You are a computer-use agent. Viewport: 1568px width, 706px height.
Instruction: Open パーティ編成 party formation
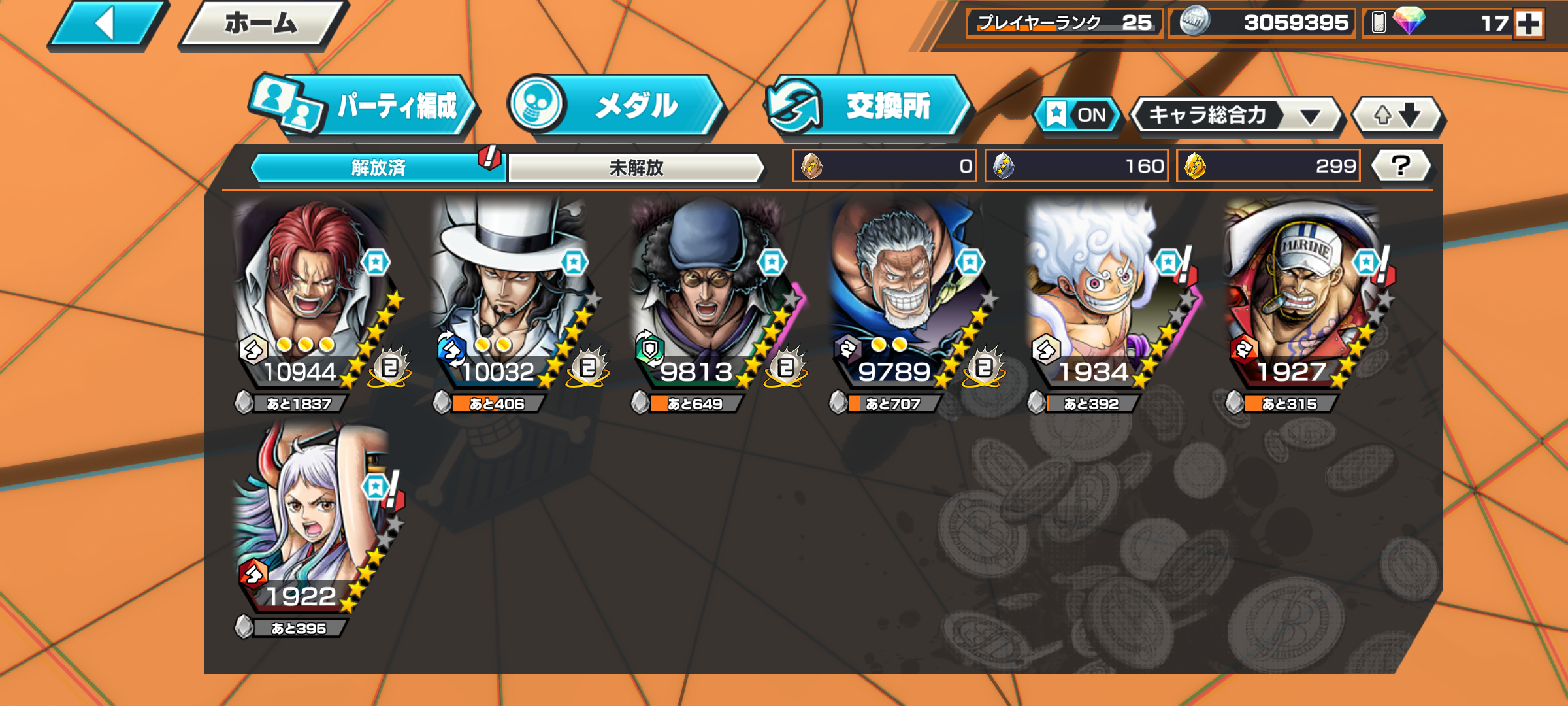(366, 106)
